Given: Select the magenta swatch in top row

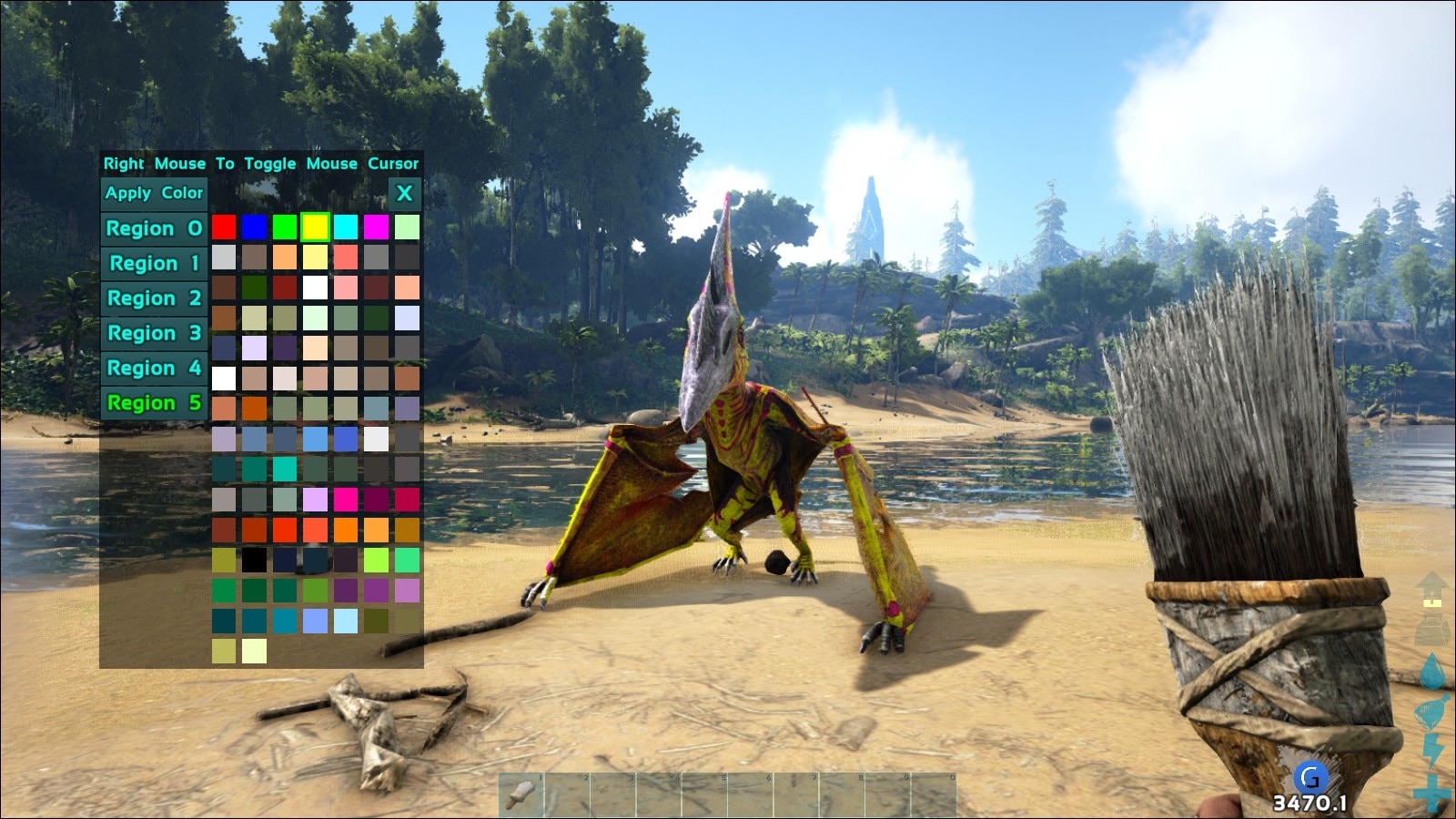Looking at the screenshot, I should (x=375, y=228).
